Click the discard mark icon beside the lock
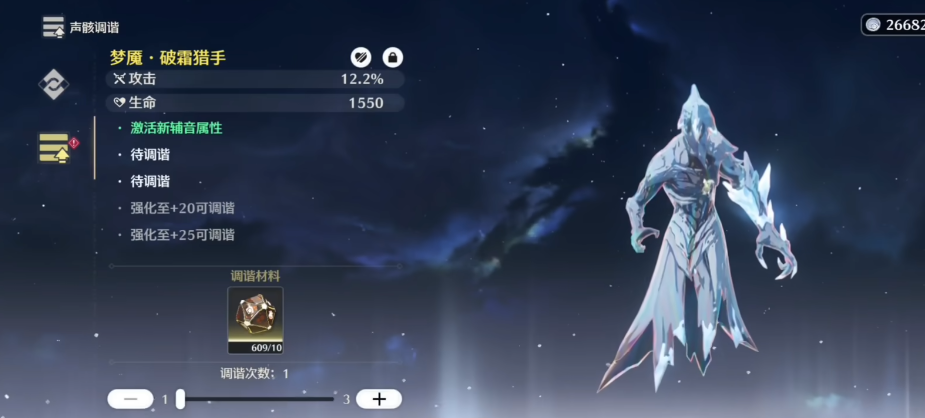This screenshot has width=925, height=418. click(361, 58)
